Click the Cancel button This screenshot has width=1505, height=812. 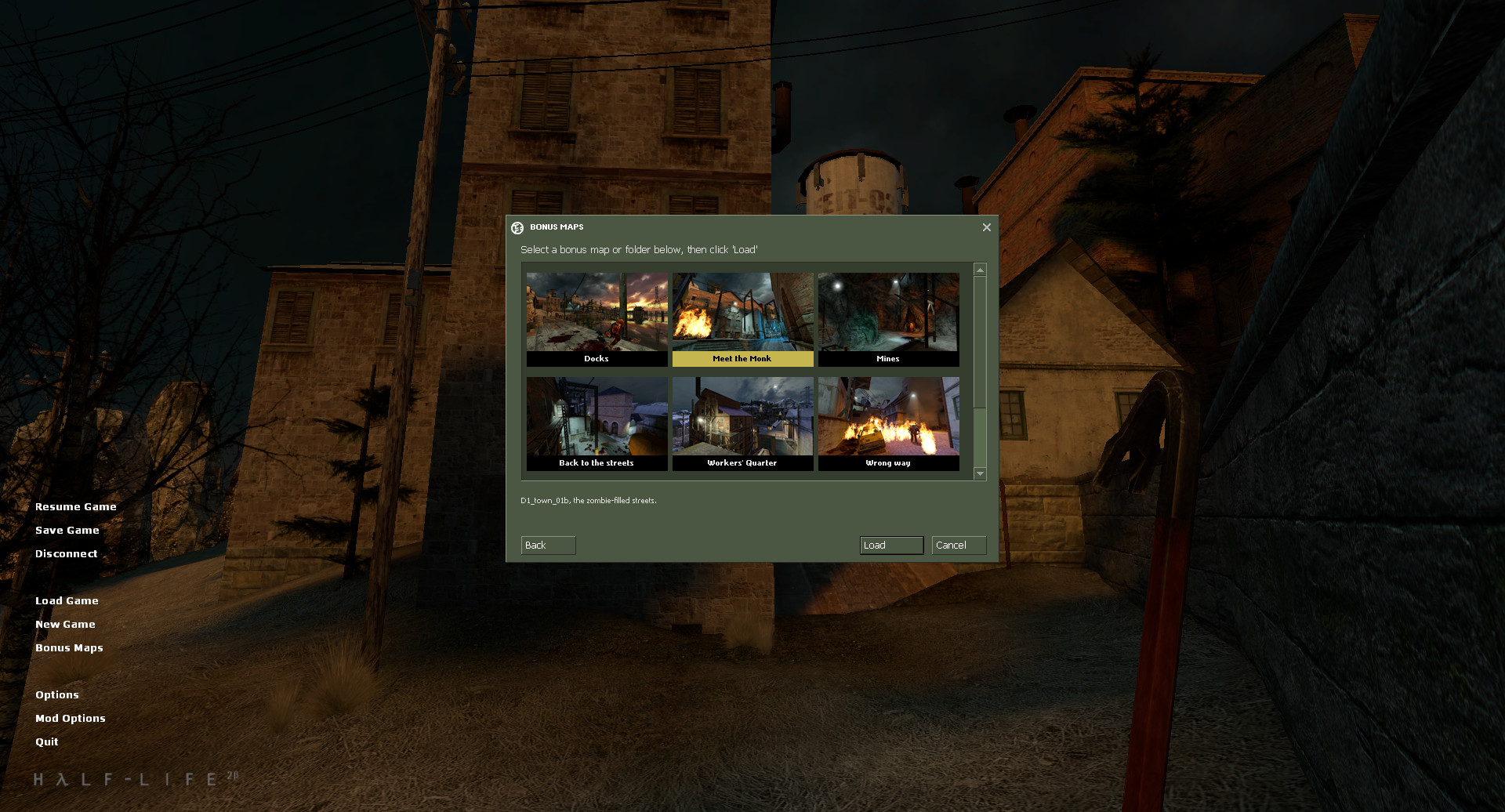(x=958, y=545)
